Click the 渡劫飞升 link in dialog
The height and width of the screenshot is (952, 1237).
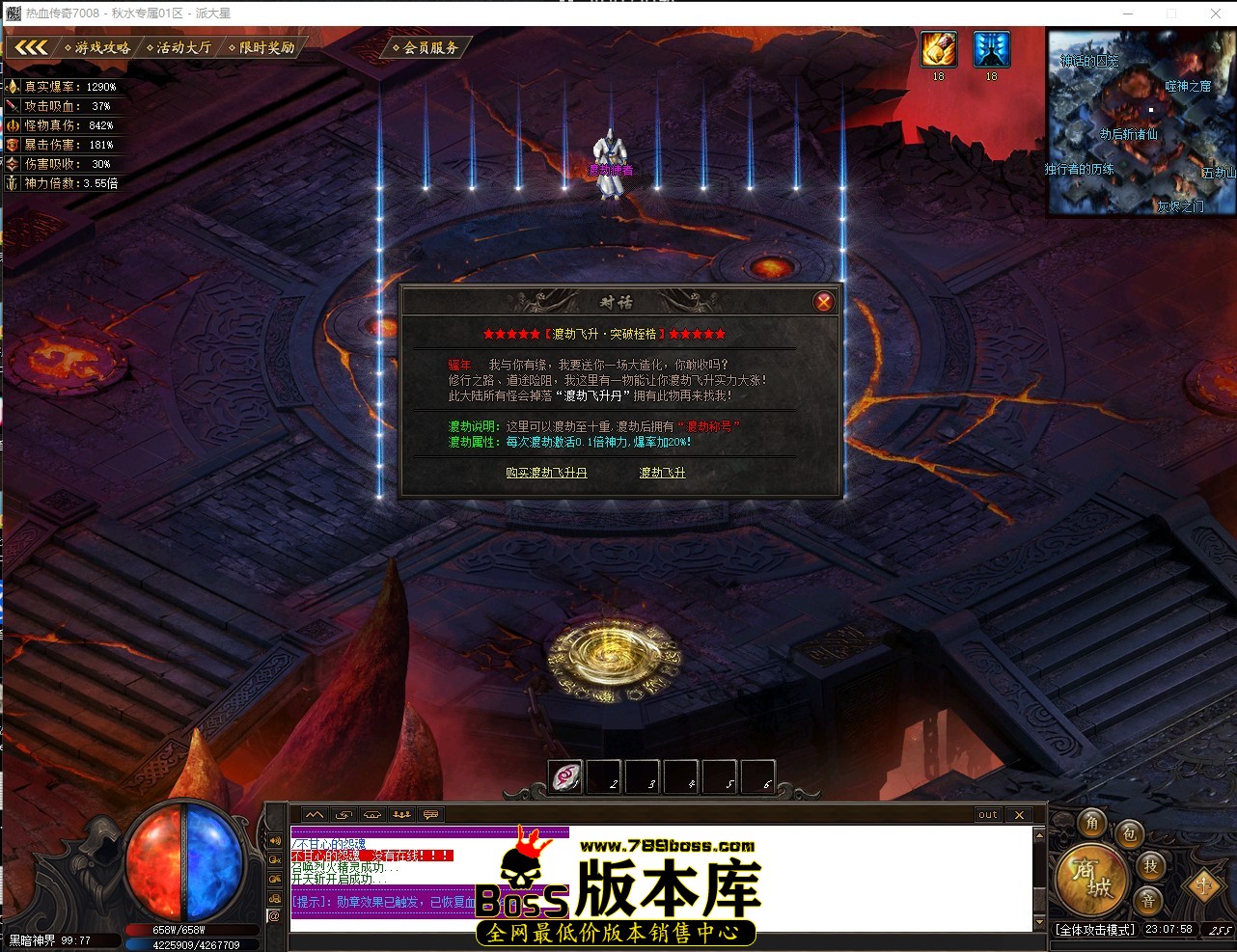662,473
